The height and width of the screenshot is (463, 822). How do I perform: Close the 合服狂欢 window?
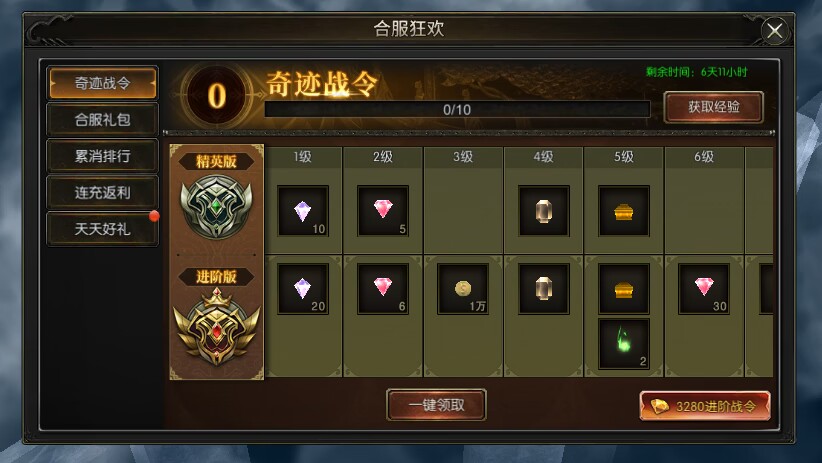click(775, 31)
